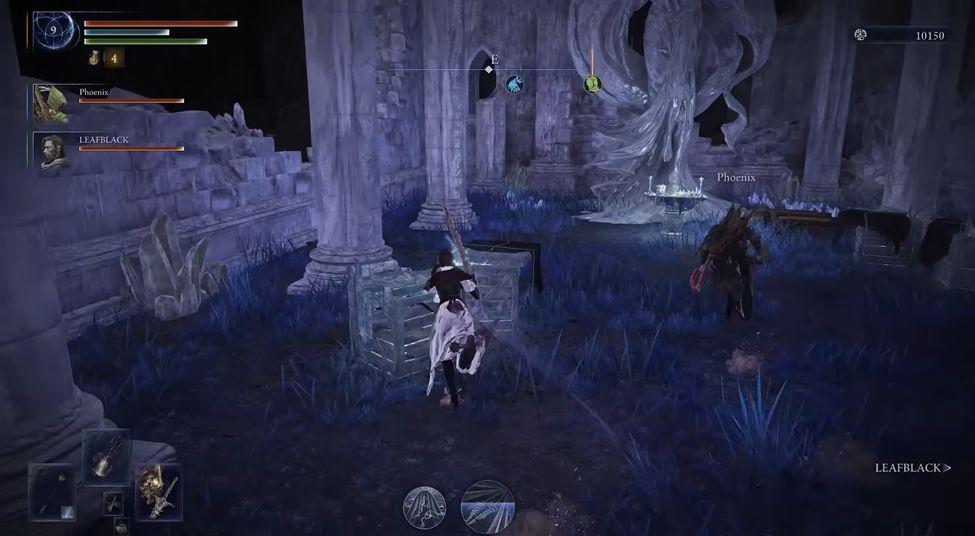Viewport: 975px width, 536px height.
Task: Click the level 9 orb emblem
Action: (52, 30)
